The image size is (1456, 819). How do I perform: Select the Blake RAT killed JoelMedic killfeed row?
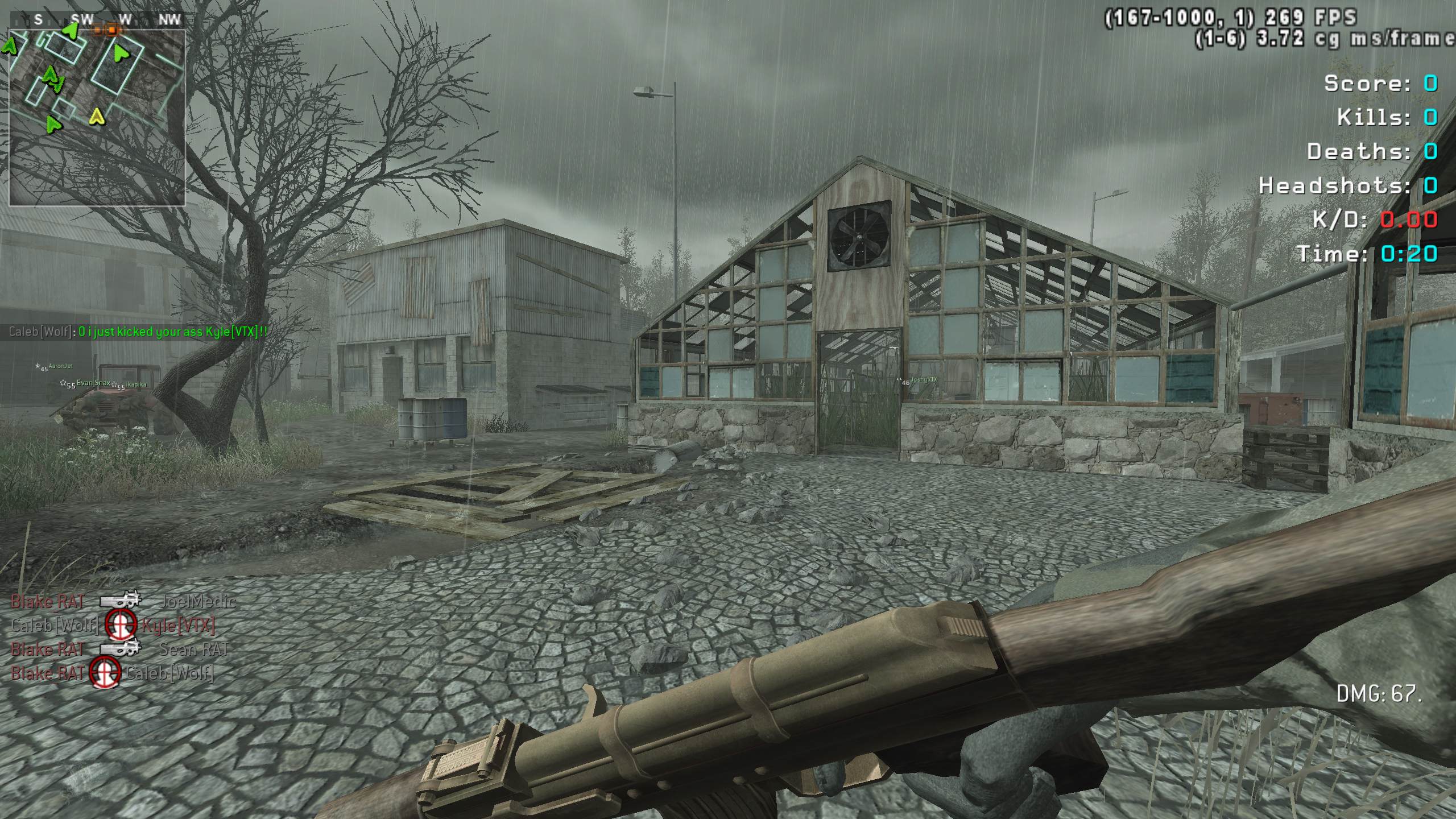[122, 601]
